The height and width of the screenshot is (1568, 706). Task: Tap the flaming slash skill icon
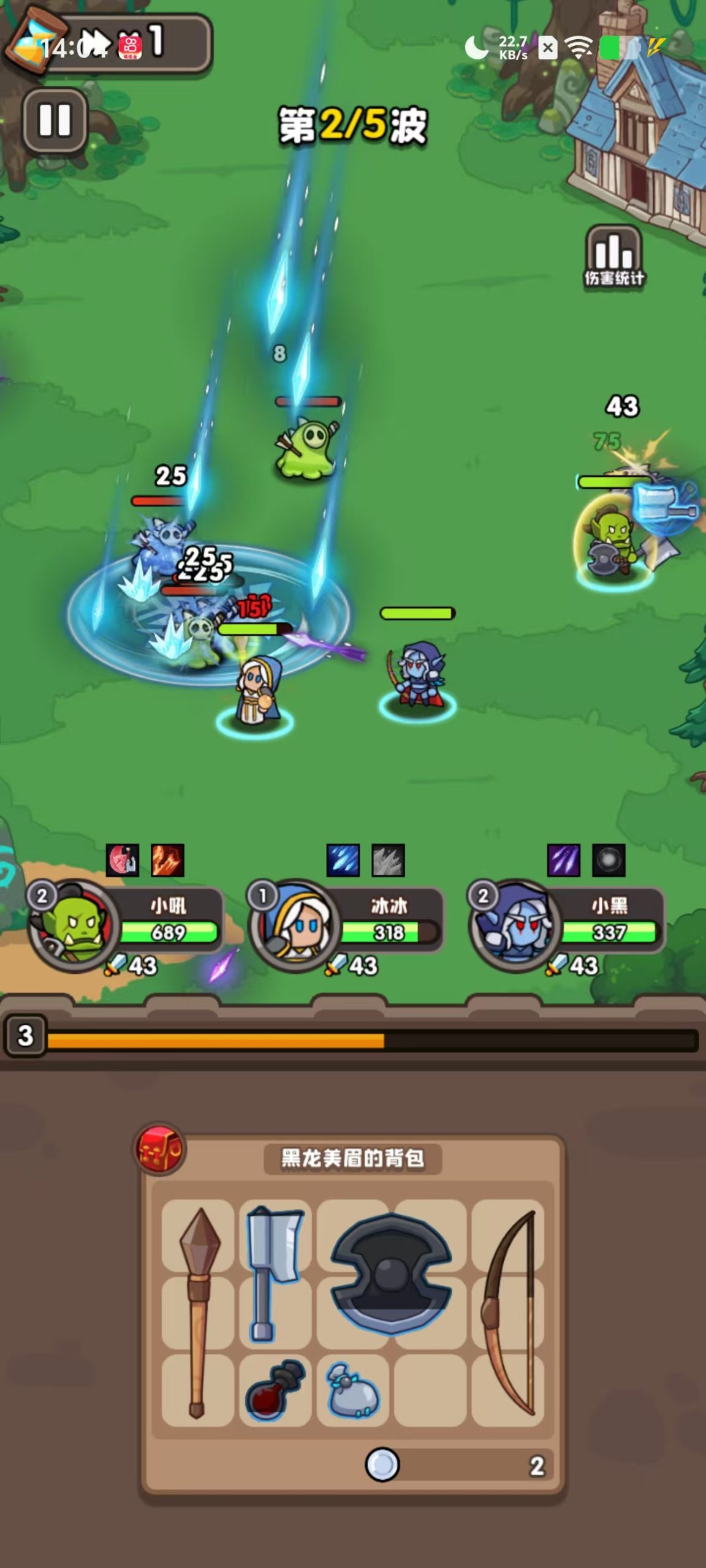pos(167,860)
